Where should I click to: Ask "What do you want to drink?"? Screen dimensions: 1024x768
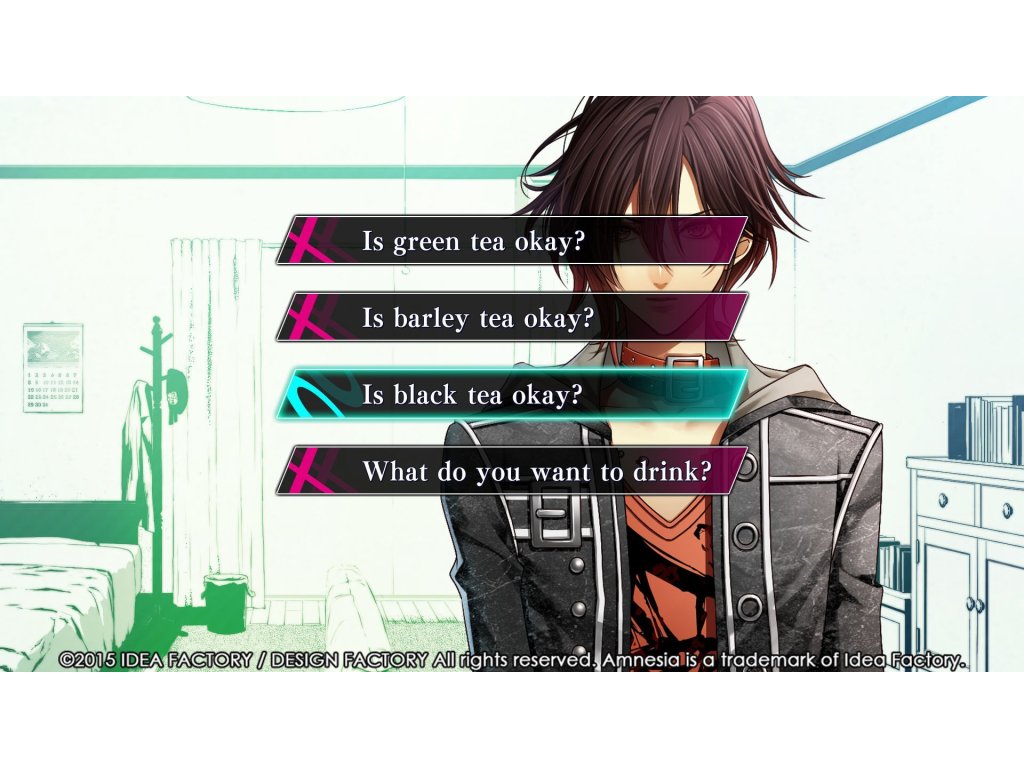512,471
